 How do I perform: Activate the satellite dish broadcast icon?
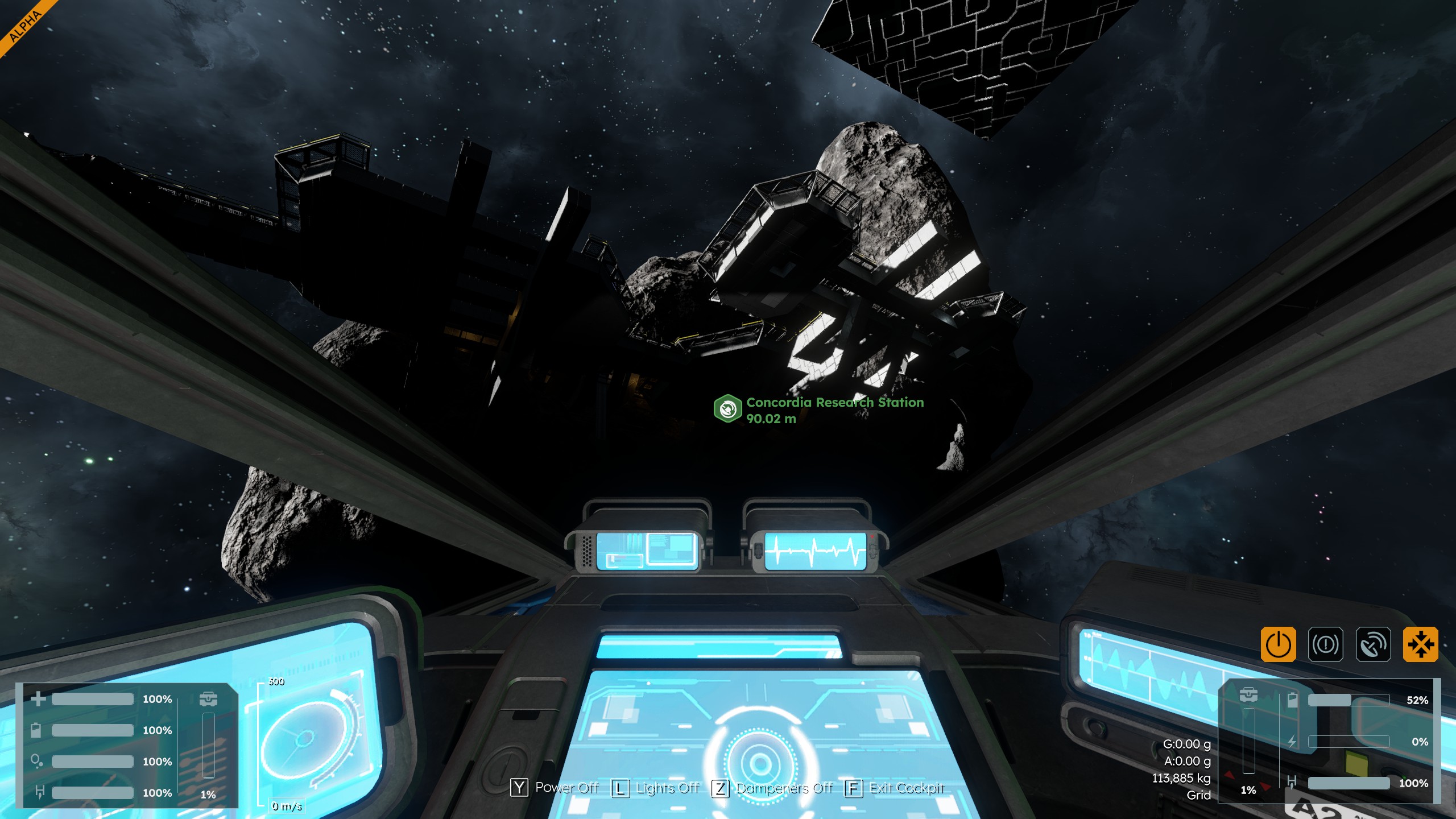(1373, 644)
